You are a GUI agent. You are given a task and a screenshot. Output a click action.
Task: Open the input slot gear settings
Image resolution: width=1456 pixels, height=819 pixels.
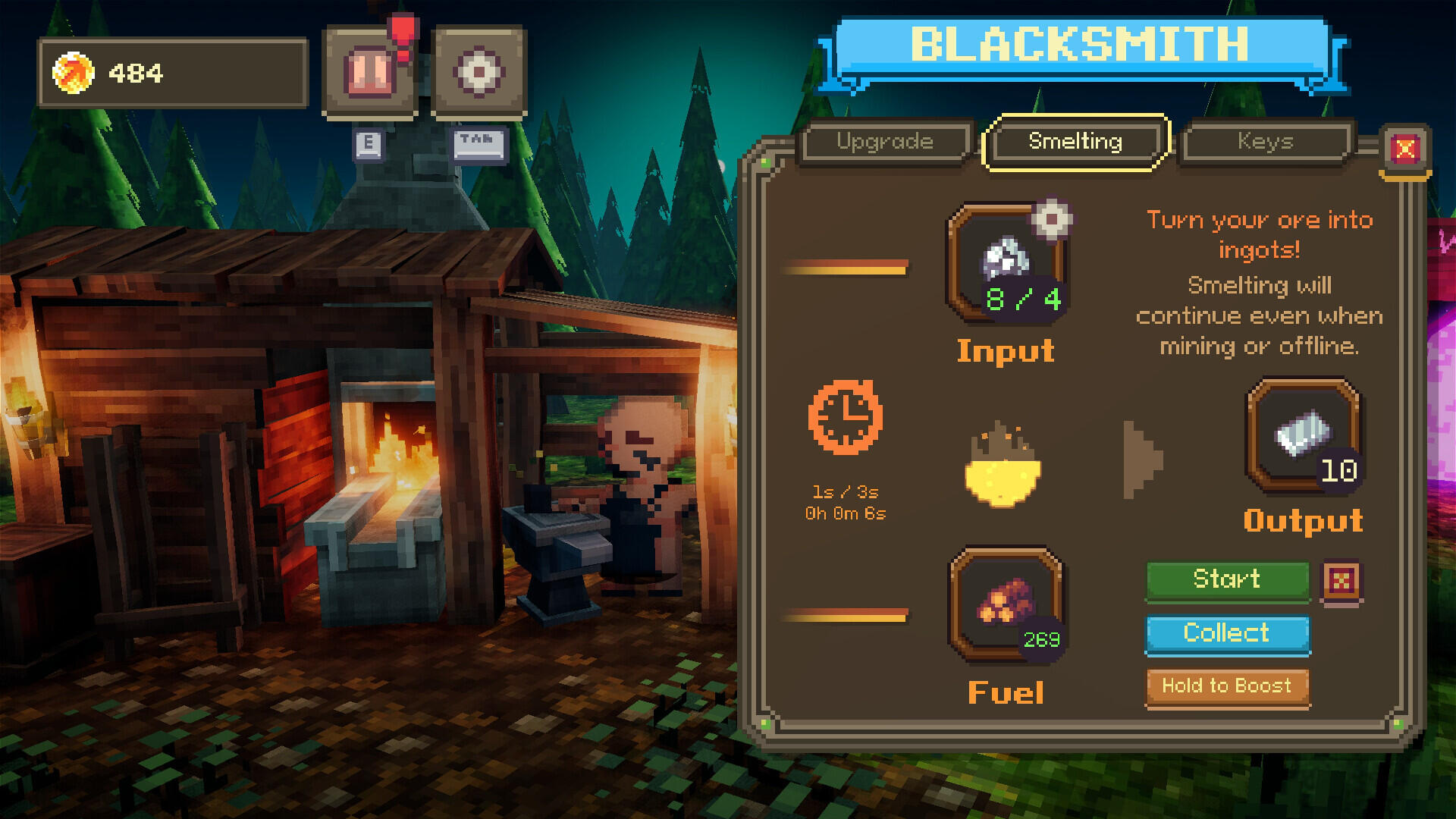tap(1051, 220)
